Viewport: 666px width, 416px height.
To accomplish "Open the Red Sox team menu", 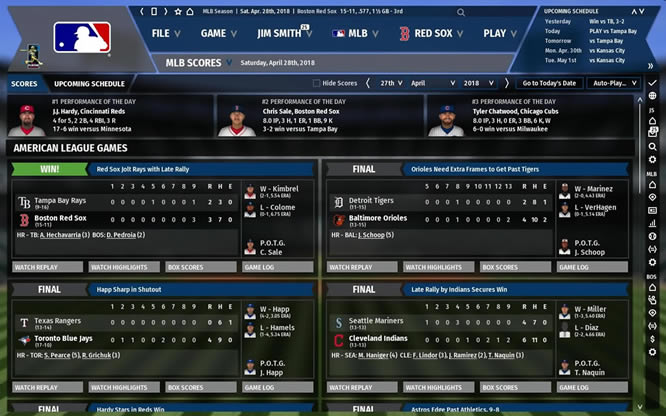I will [428, 33].
